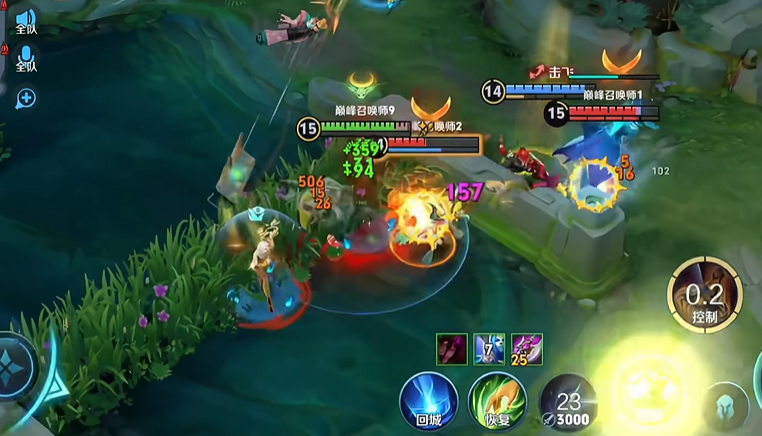Image resolution: width=762 pixels, height=436 pixels.
Task: Tap the summoner skill showing 23 cooldown
Action: tap(568, 401)
